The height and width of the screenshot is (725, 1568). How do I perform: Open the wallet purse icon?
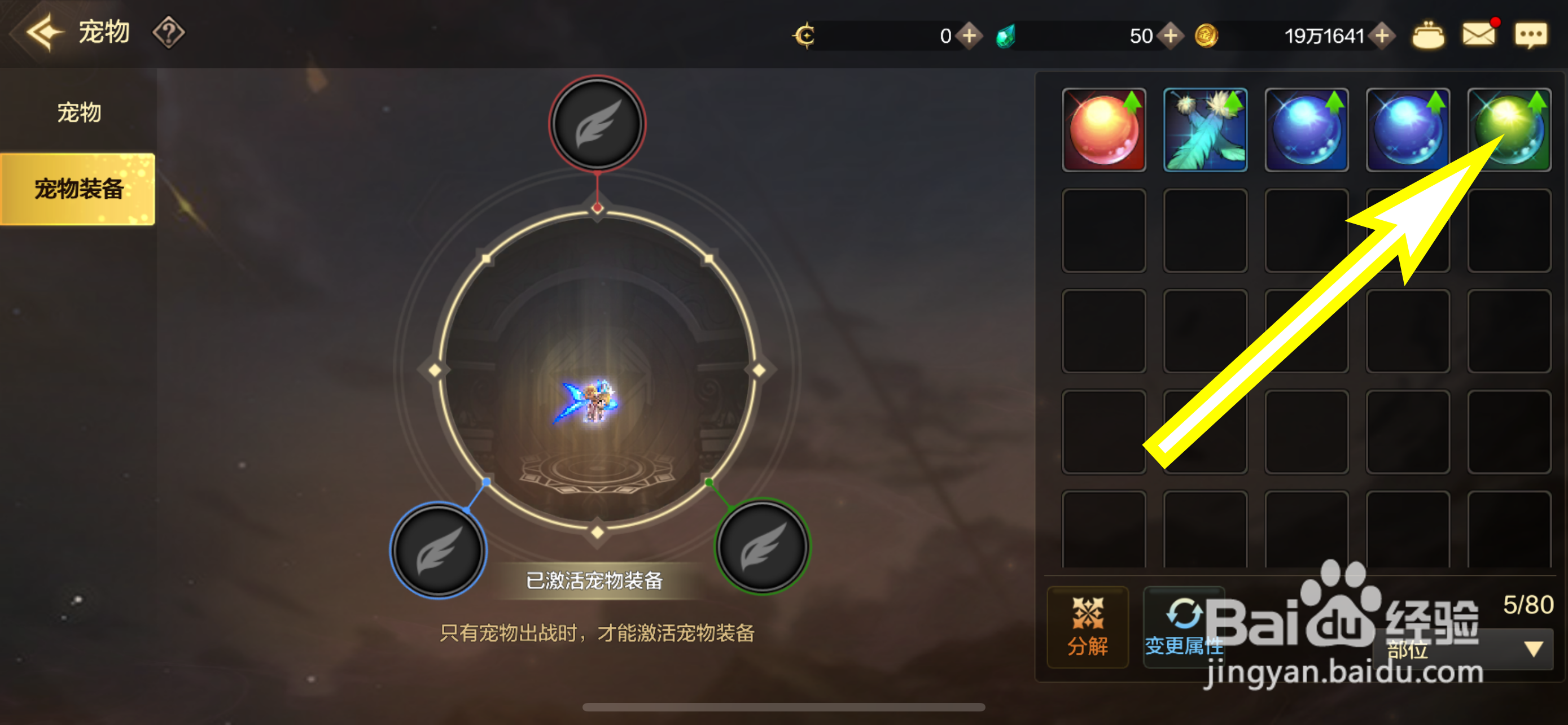[x=1429, y=34]
